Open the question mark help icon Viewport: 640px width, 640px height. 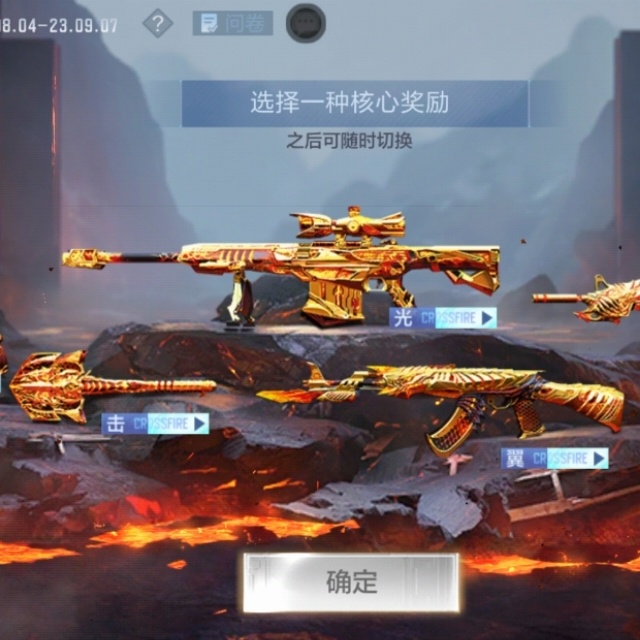(157, 23)
